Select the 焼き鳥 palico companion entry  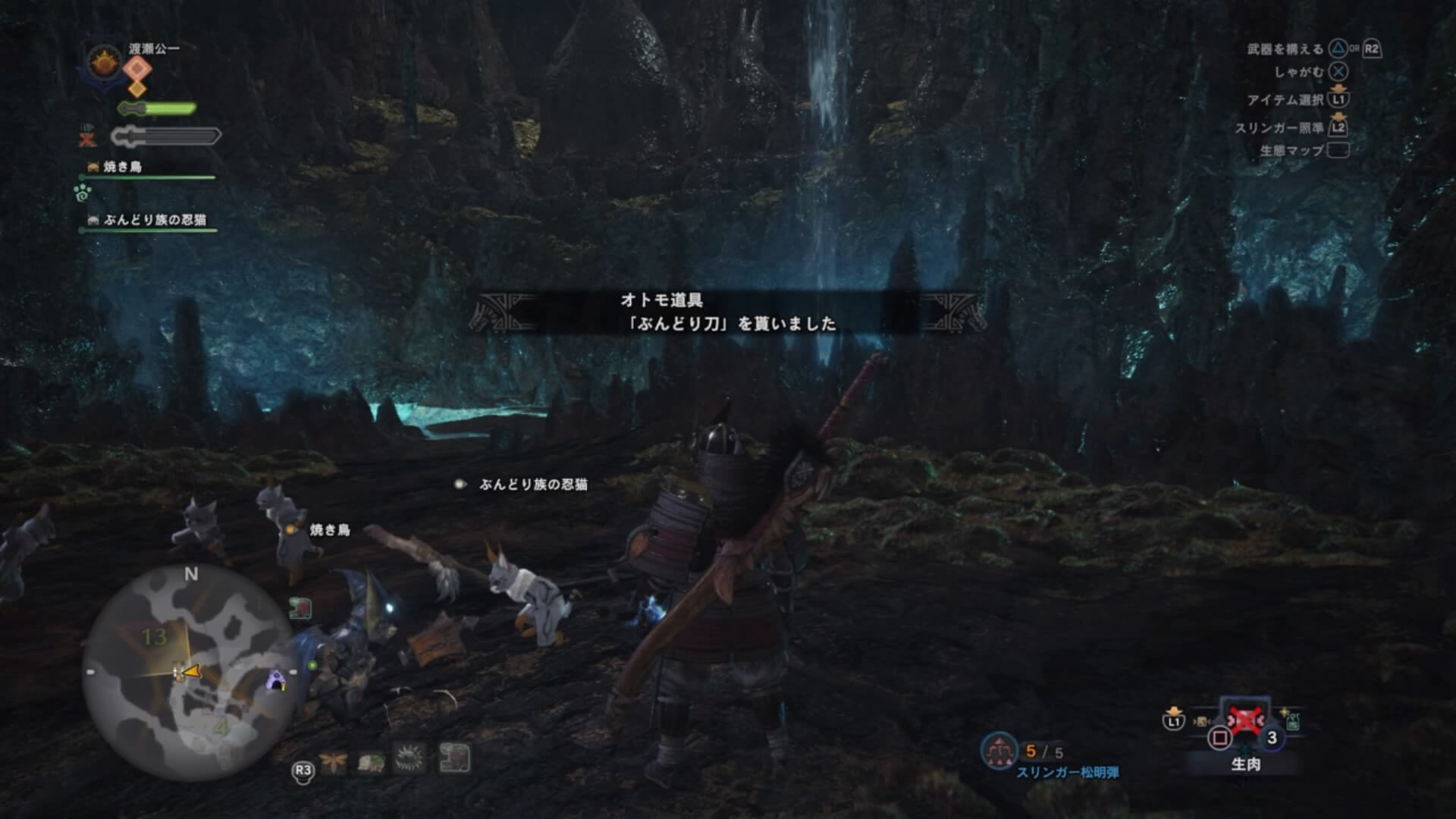(x=121, y=167)
